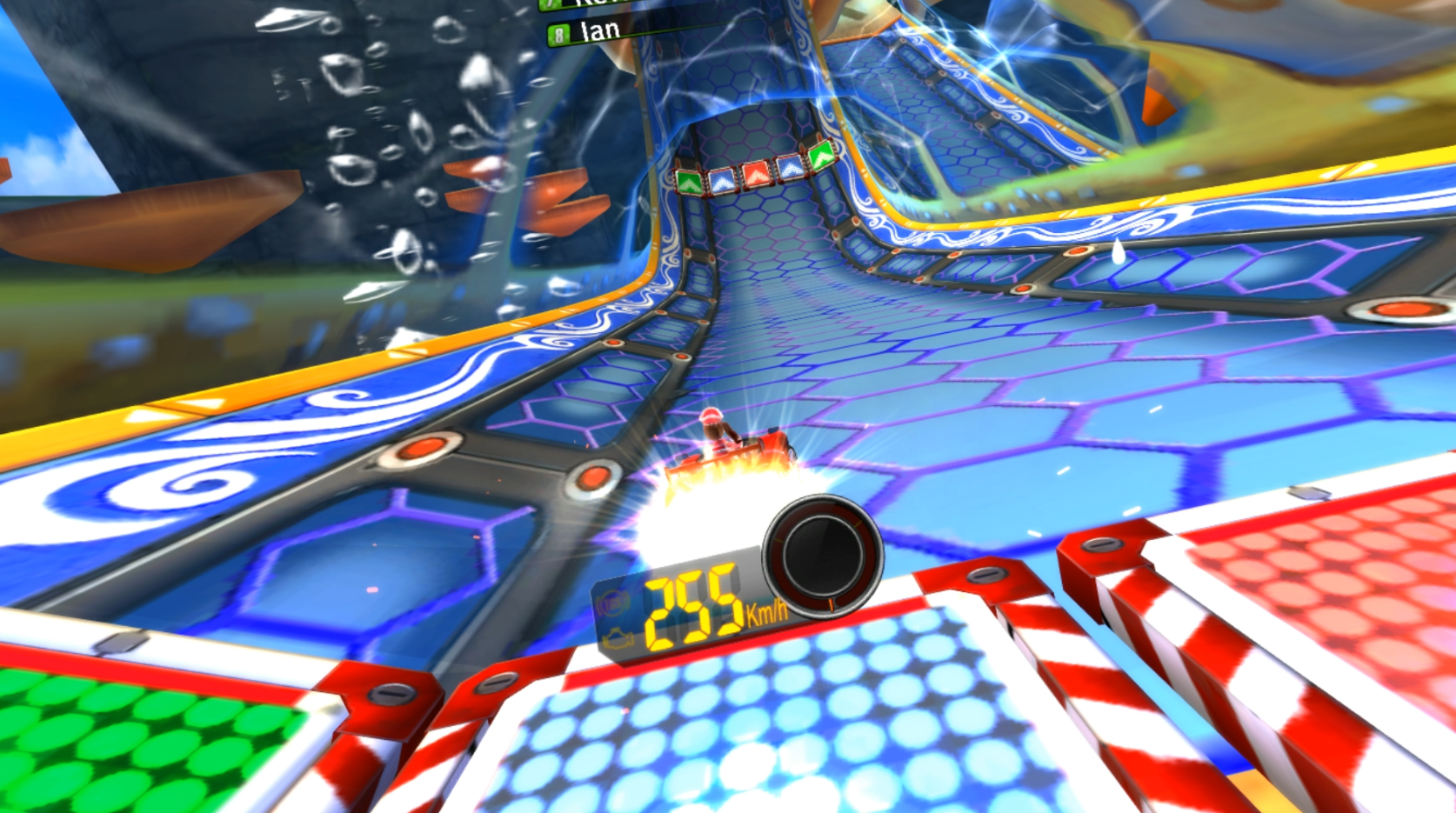Click the speed readout showing 255
The height and width of the screenshot is (813, 1456).
click(691, 609)
